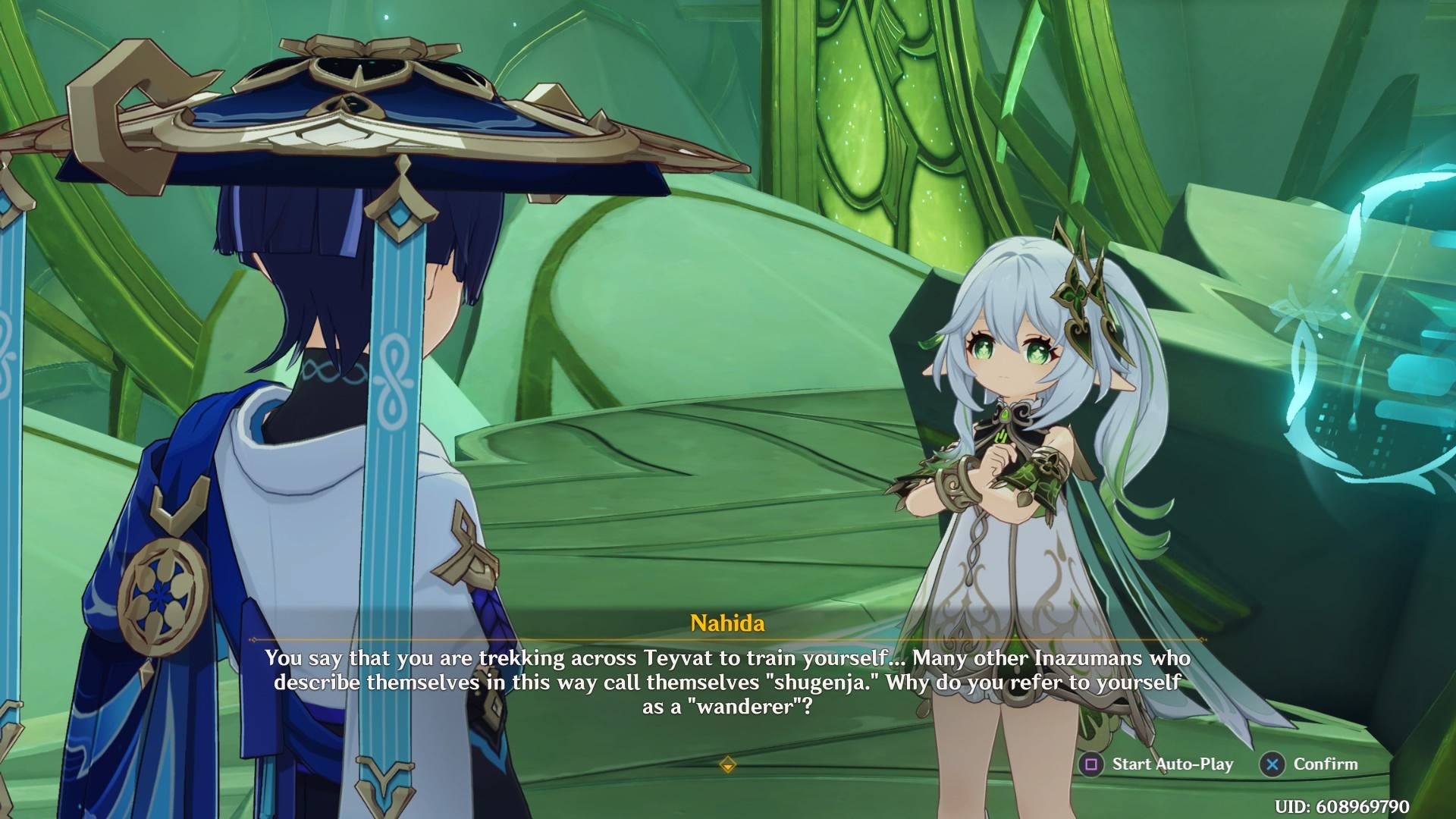Click the yellow dialogue continue arrow
Image resolution: width=1456 pixels, height=819 pixels.
pyautogui.click(x=727, y=765)
